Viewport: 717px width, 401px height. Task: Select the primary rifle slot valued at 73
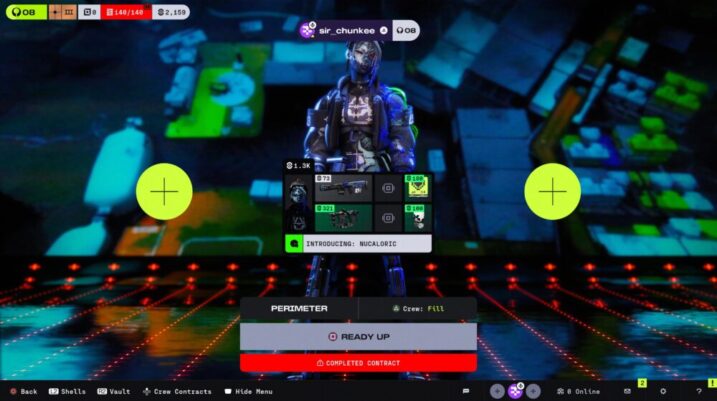[343, 187]
